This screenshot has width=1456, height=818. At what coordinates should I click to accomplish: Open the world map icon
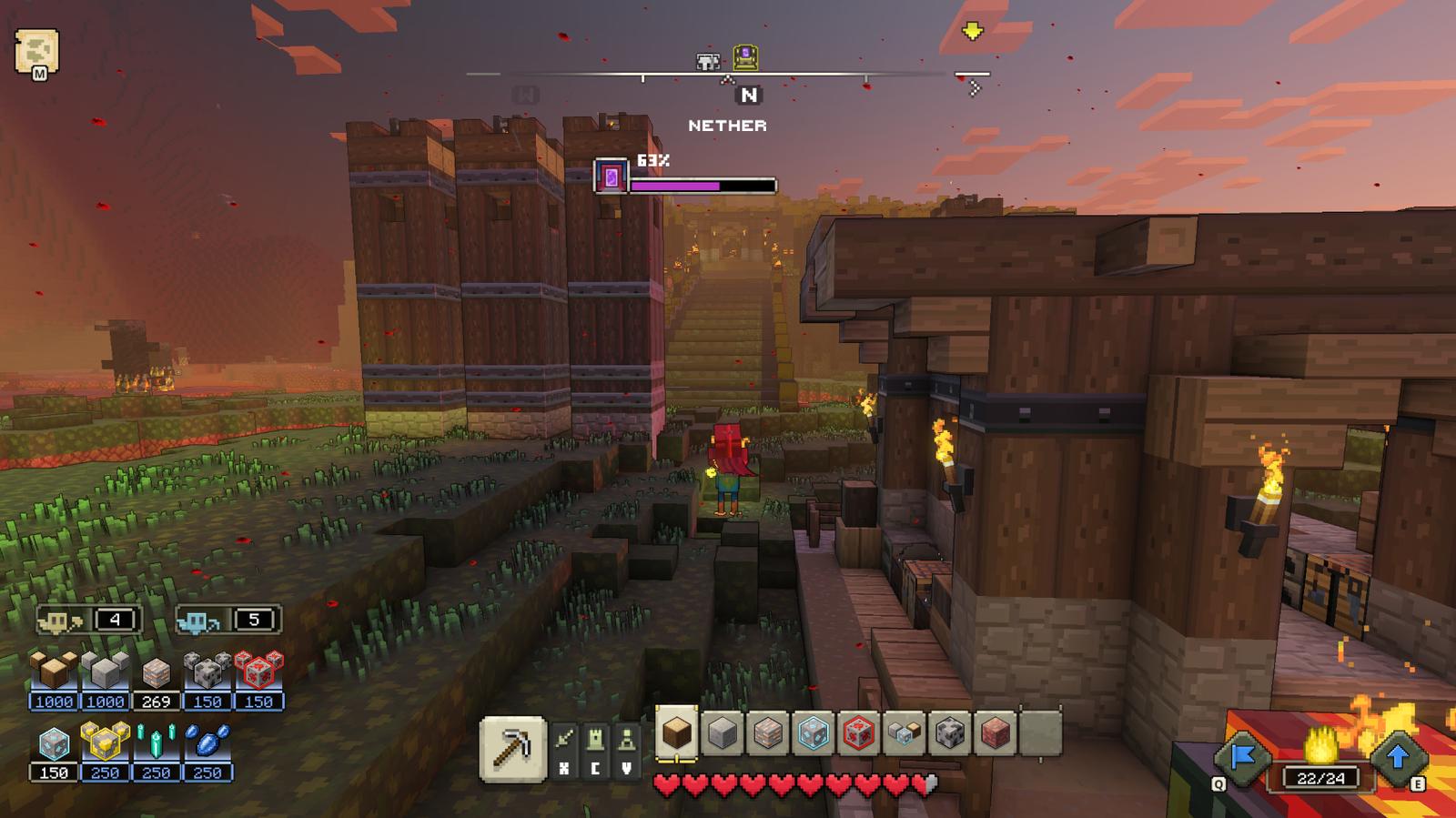pyautogui.click(x=36, y=51)
